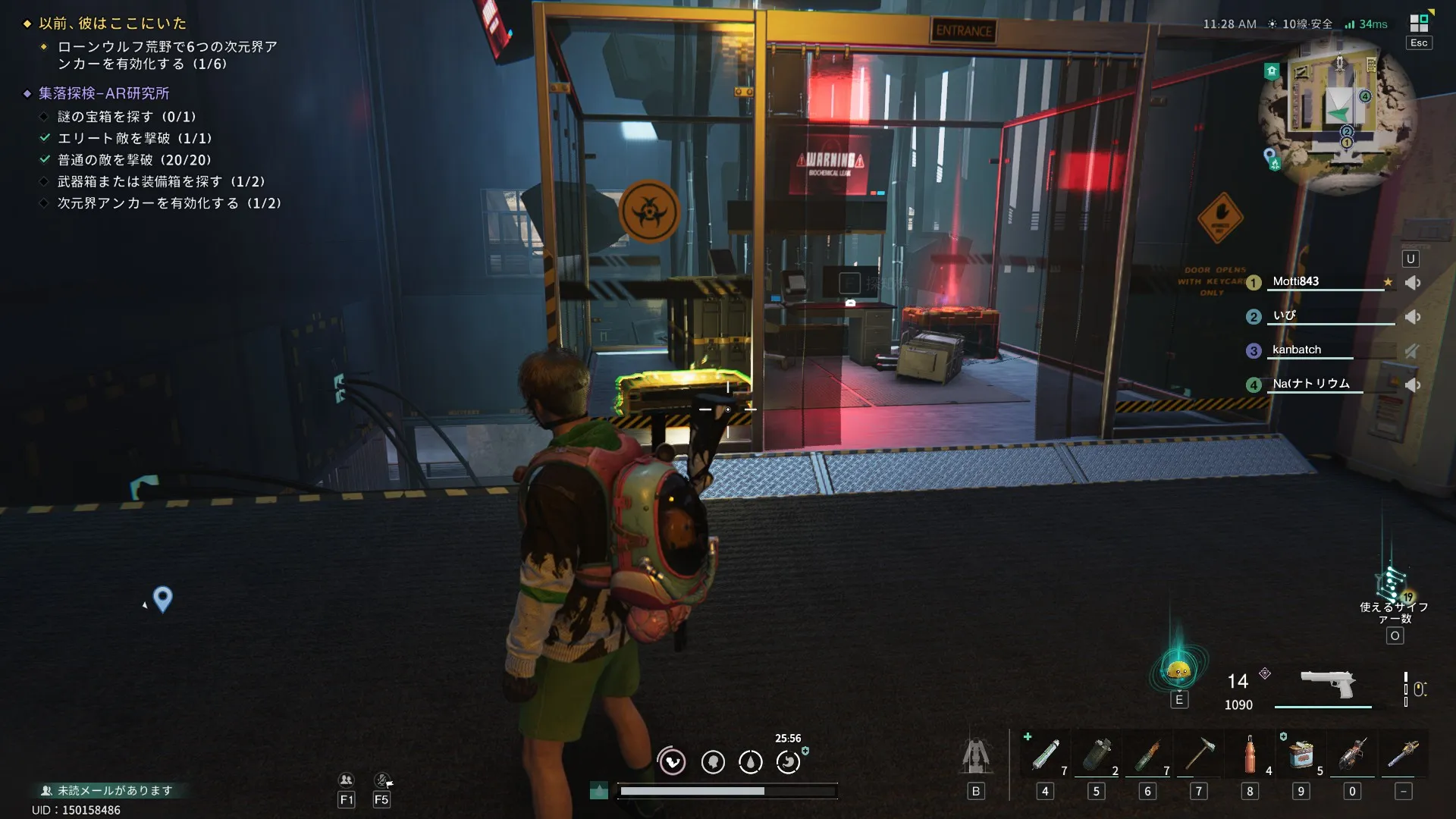Unmute kanbatch's voice speaker icon
Viewport: 1456px width, 819px height.
tap(1412, 351)
